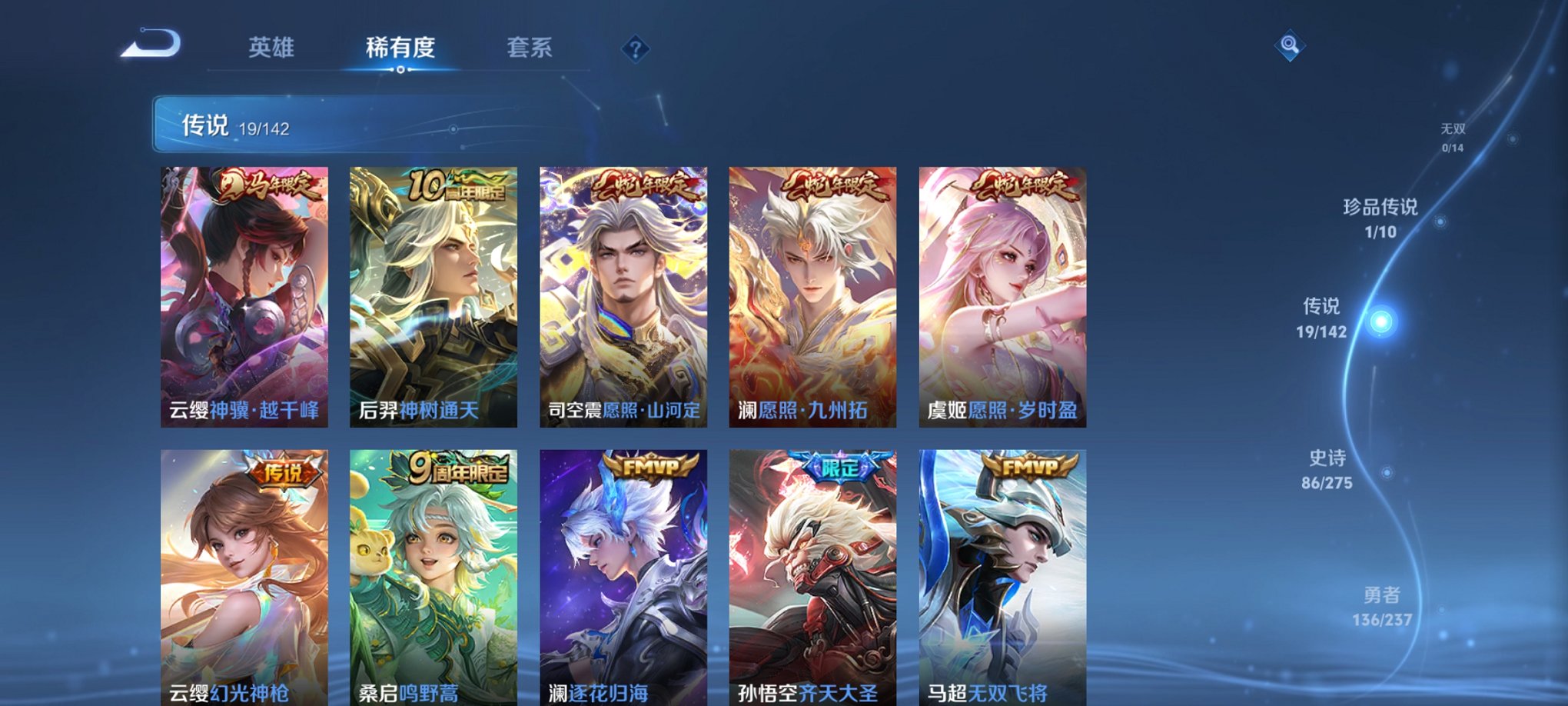
Task: Switch to the 英雄 tab
Action: [271, 46]
